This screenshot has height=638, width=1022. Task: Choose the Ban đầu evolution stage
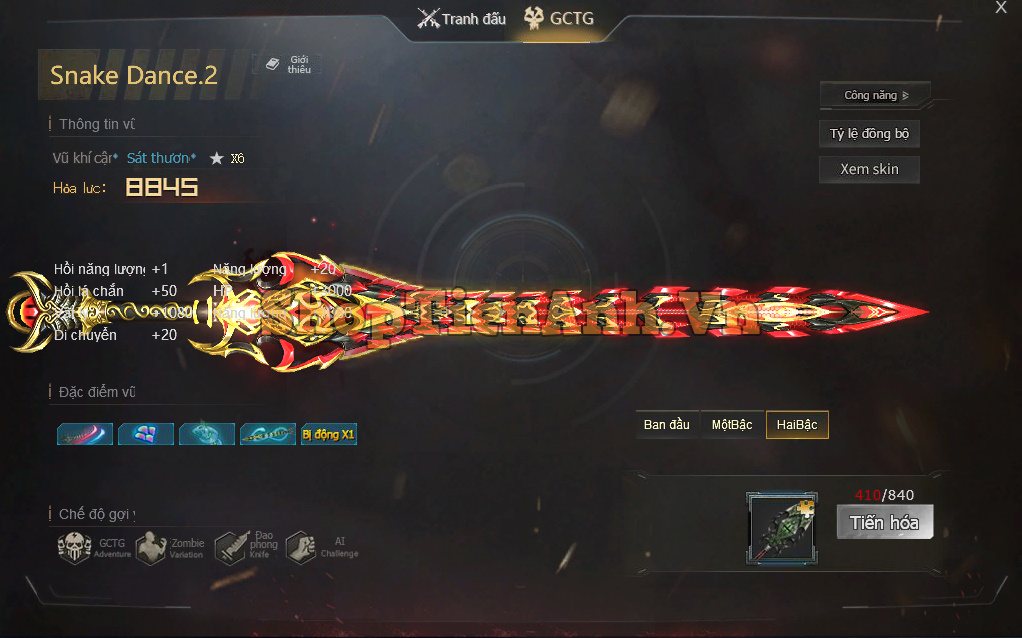pyautogui.click(x=666, y=425)
